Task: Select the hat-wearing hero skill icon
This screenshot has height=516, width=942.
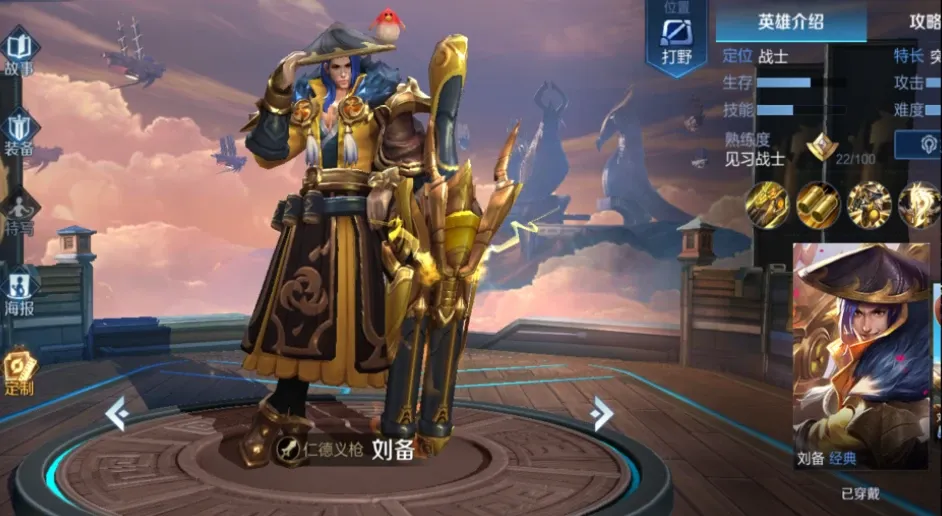Action: (869, 205)
